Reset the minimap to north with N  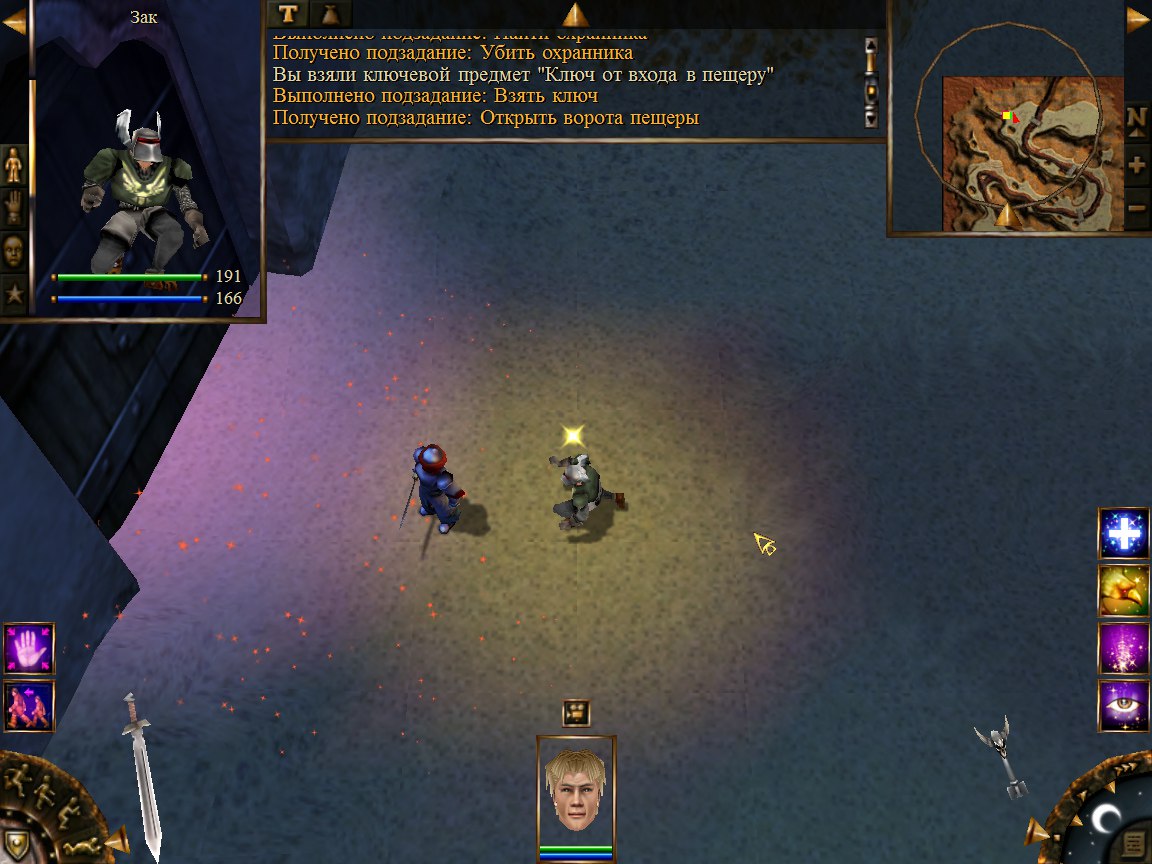tap(1137, 118)
